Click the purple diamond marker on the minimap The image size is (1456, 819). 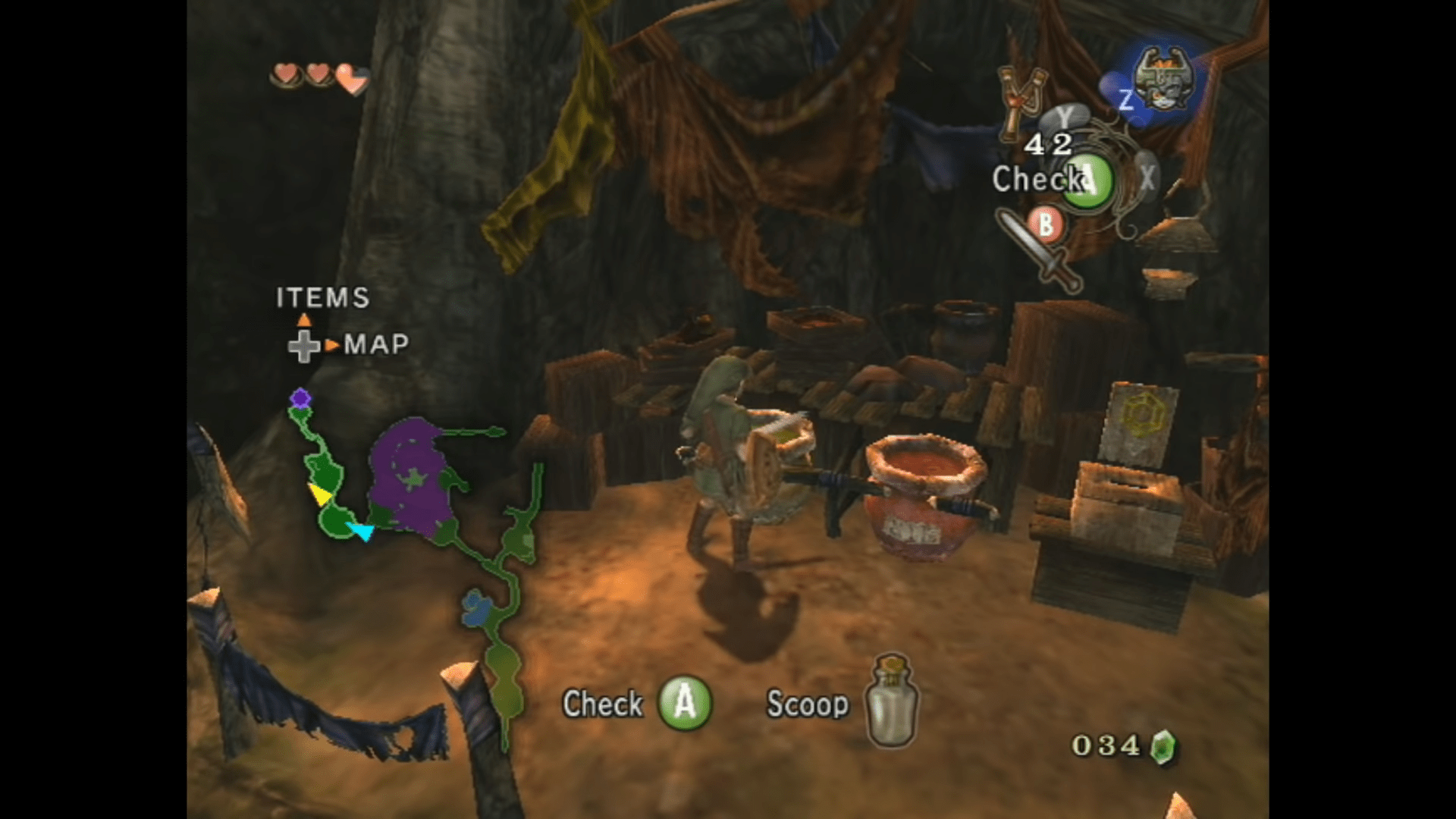(x=300, y=398)
